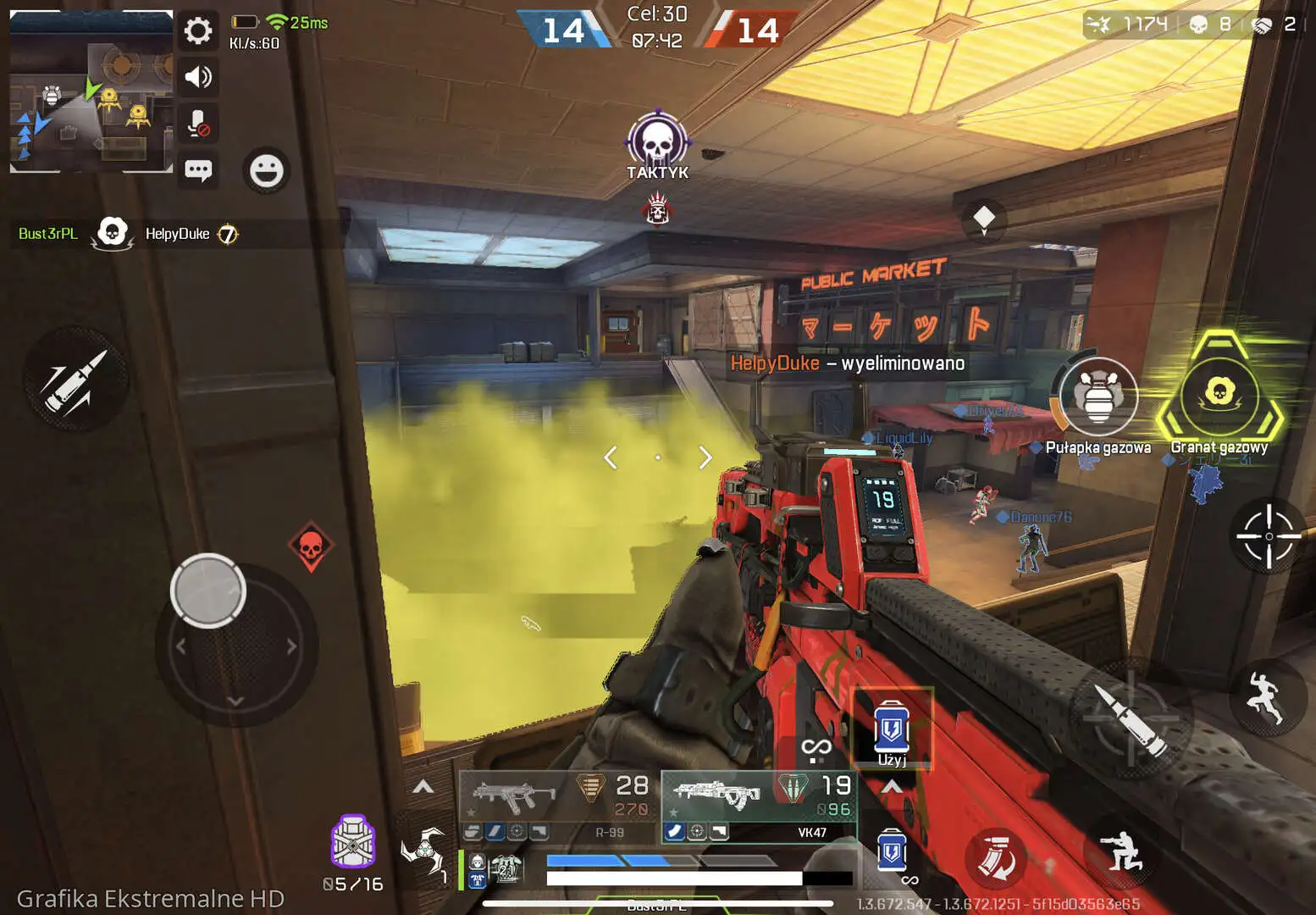Tap the up arrow above the Użyj item

pos(890,785)
